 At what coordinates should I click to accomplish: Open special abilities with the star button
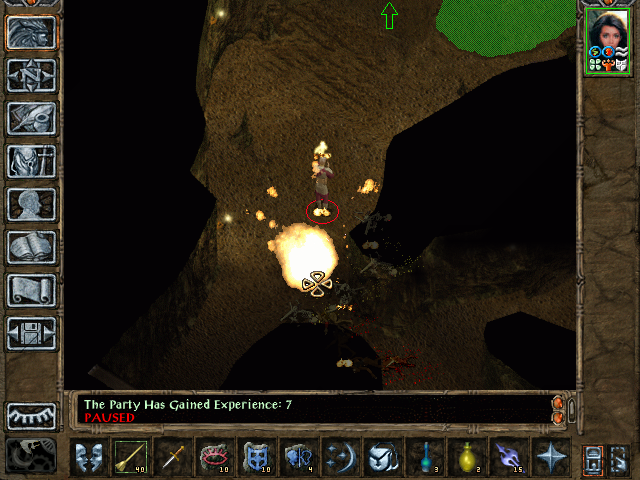coord(550,458)
